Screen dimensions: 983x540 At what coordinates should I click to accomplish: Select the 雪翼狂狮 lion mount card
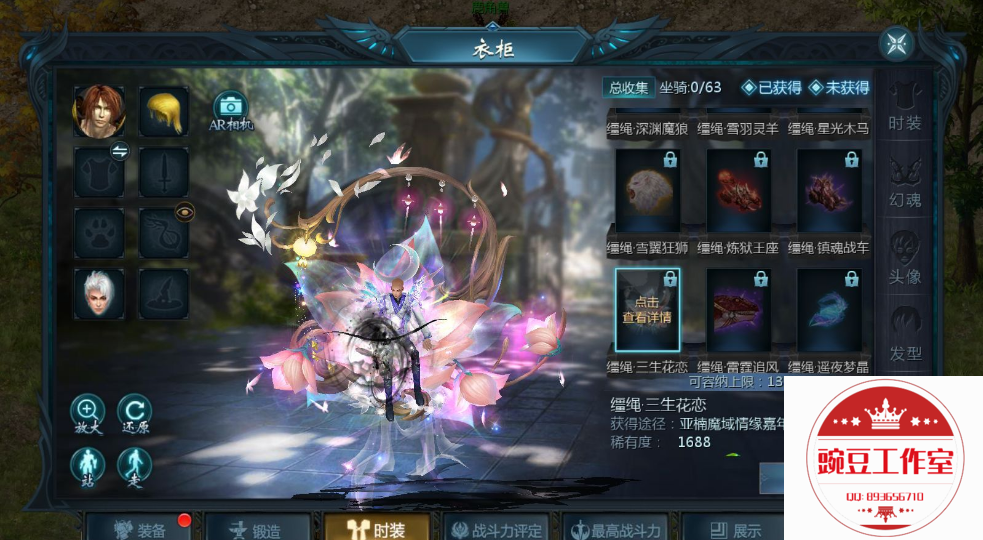(647, 193)
